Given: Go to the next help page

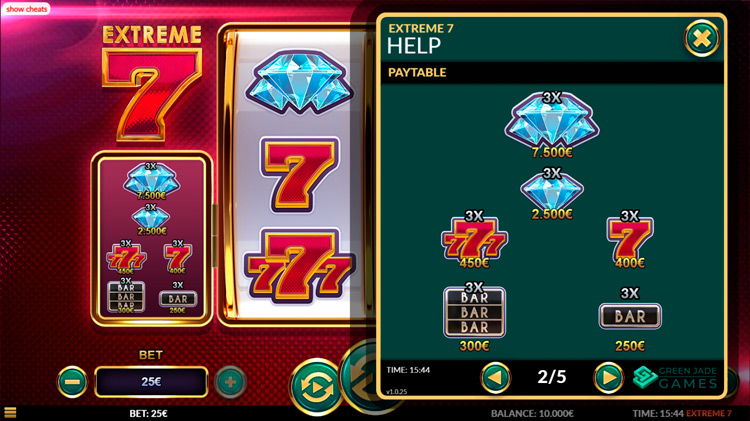Looking at the screenshot, I should coord(608,377).
